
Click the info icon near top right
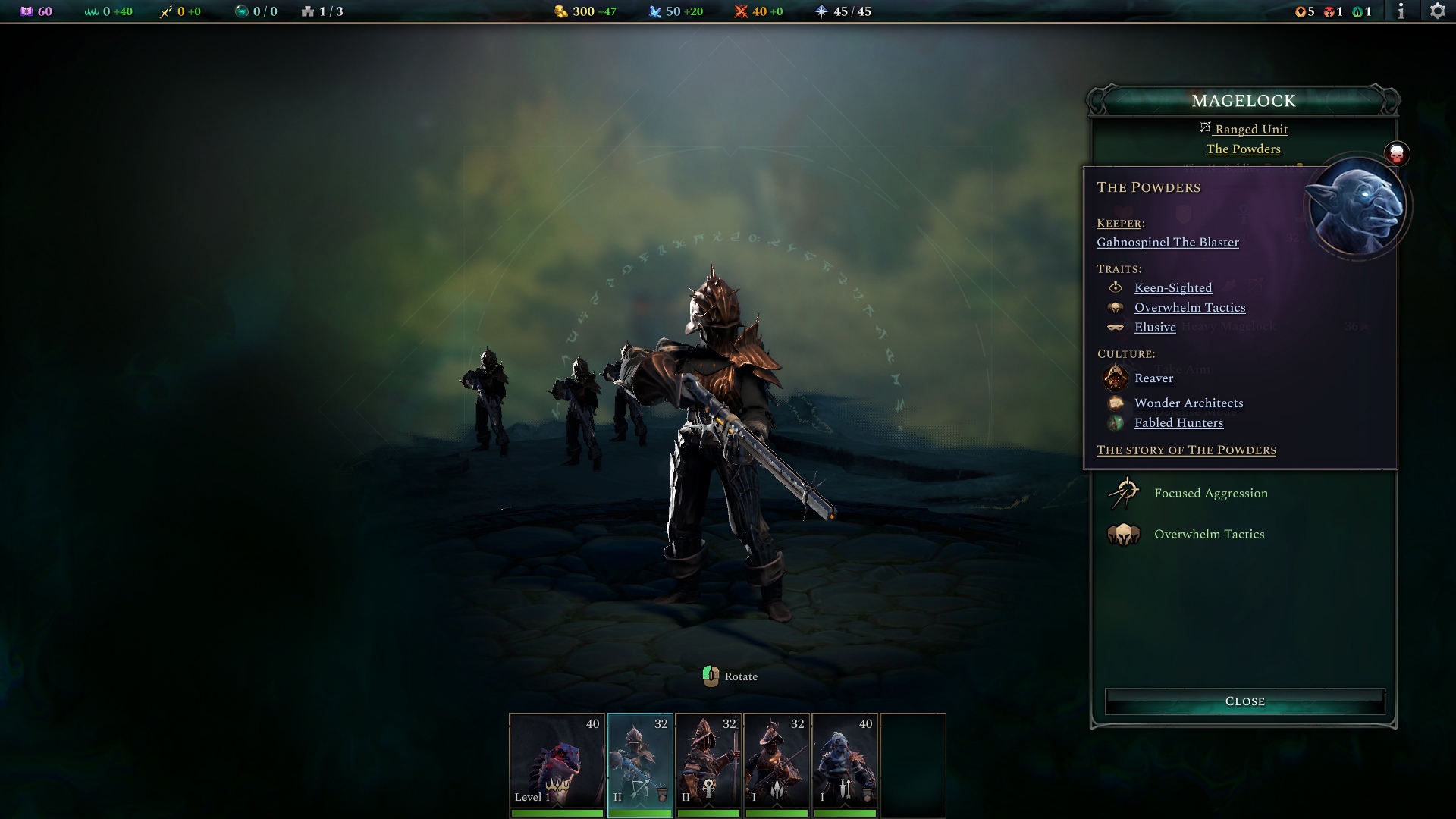pyautogui.click(x=1402, y=11)
